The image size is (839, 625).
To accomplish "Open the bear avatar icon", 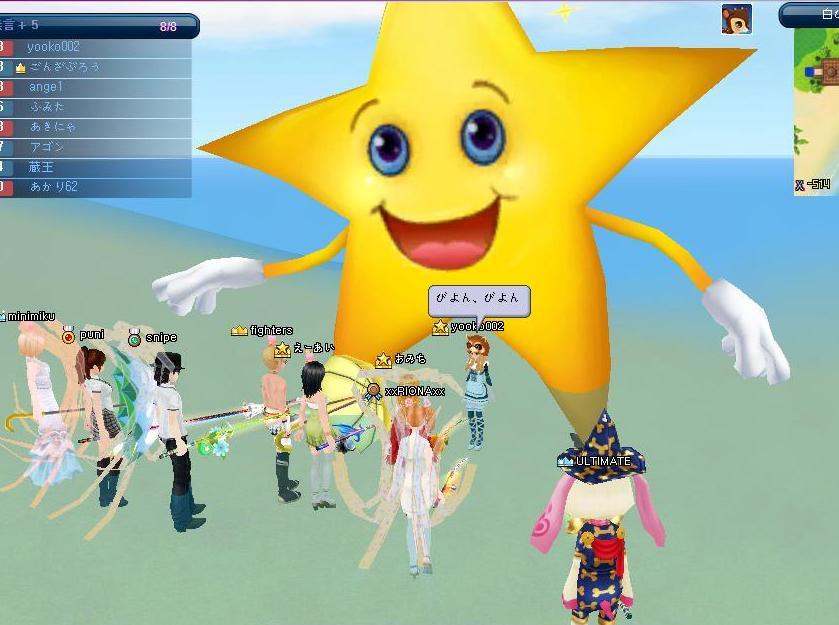I will point(736,19).
